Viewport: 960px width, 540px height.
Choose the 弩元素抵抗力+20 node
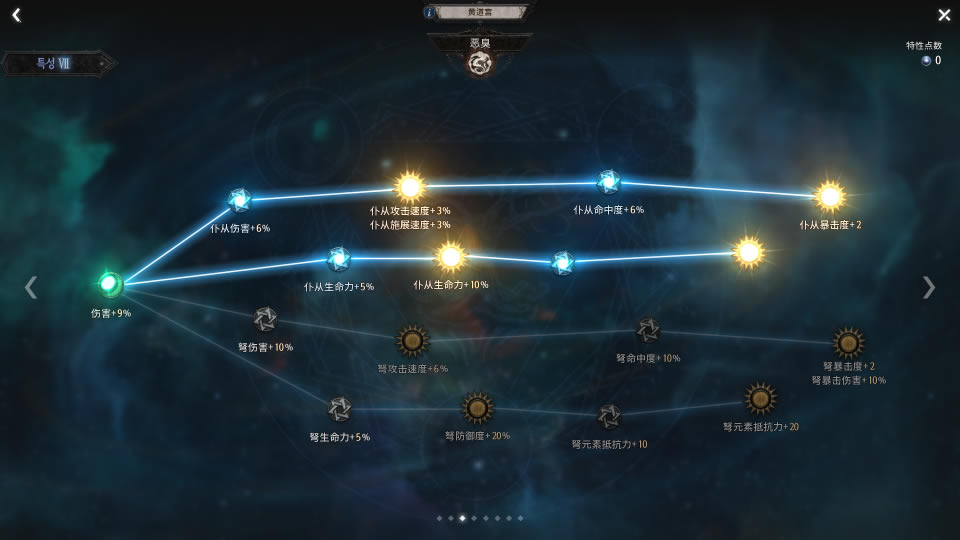(761, 399)
